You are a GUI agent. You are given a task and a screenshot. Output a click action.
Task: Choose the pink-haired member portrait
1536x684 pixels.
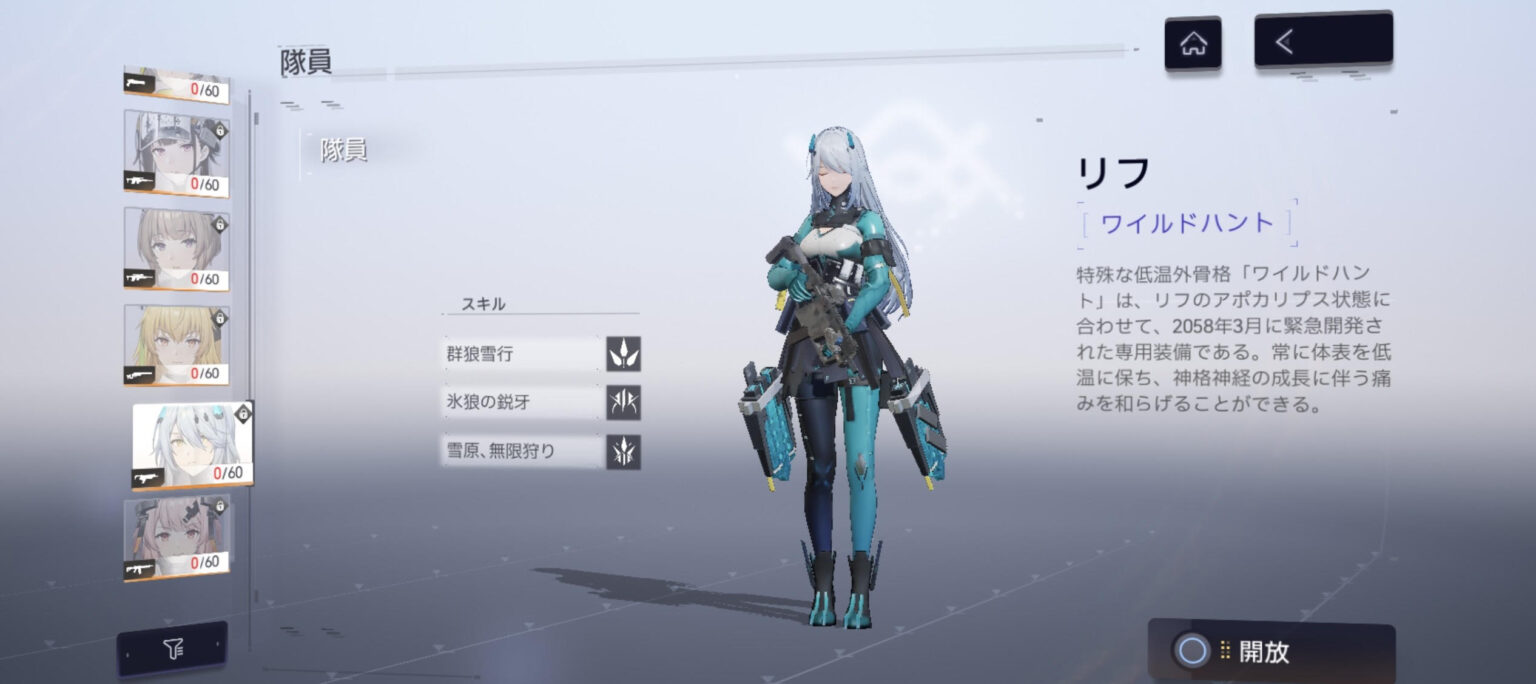coord(176,537)
